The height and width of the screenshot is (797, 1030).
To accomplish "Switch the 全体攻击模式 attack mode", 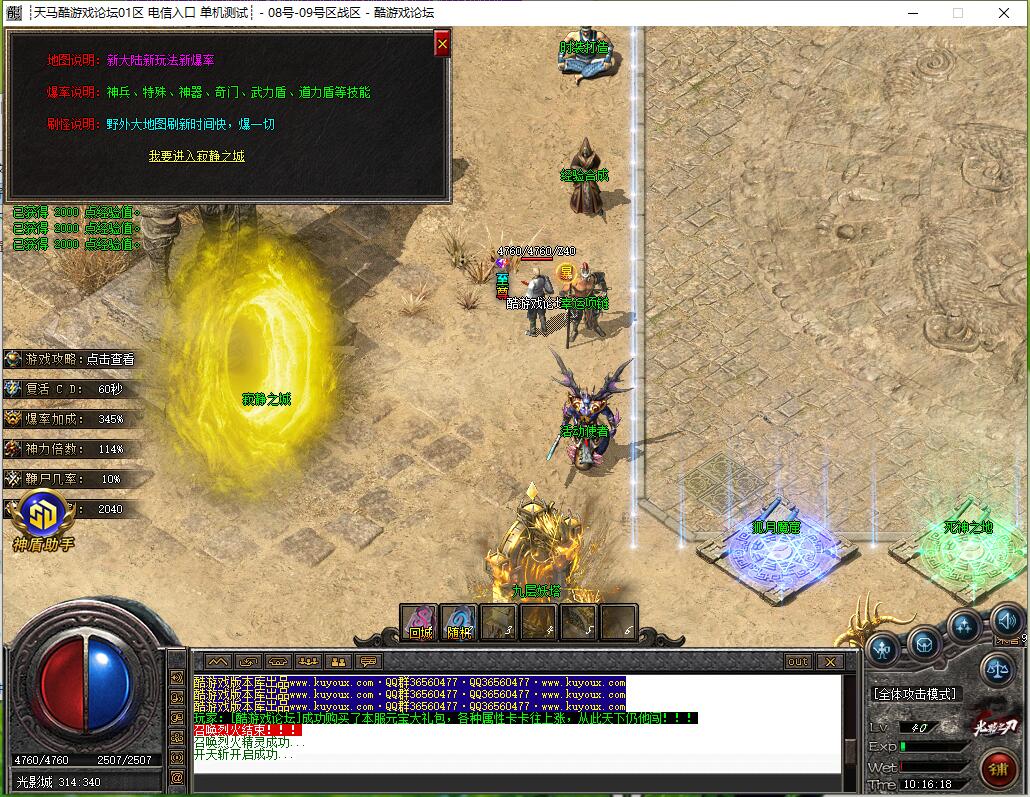I will point(914,693).
